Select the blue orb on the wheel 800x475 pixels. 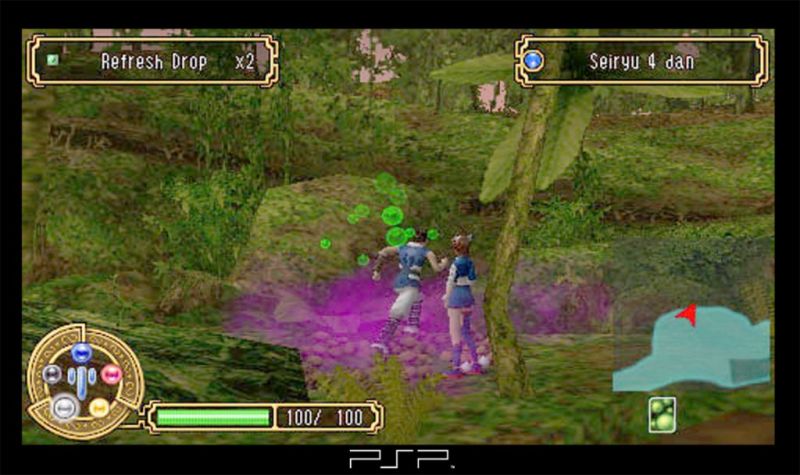click(82, 352)
